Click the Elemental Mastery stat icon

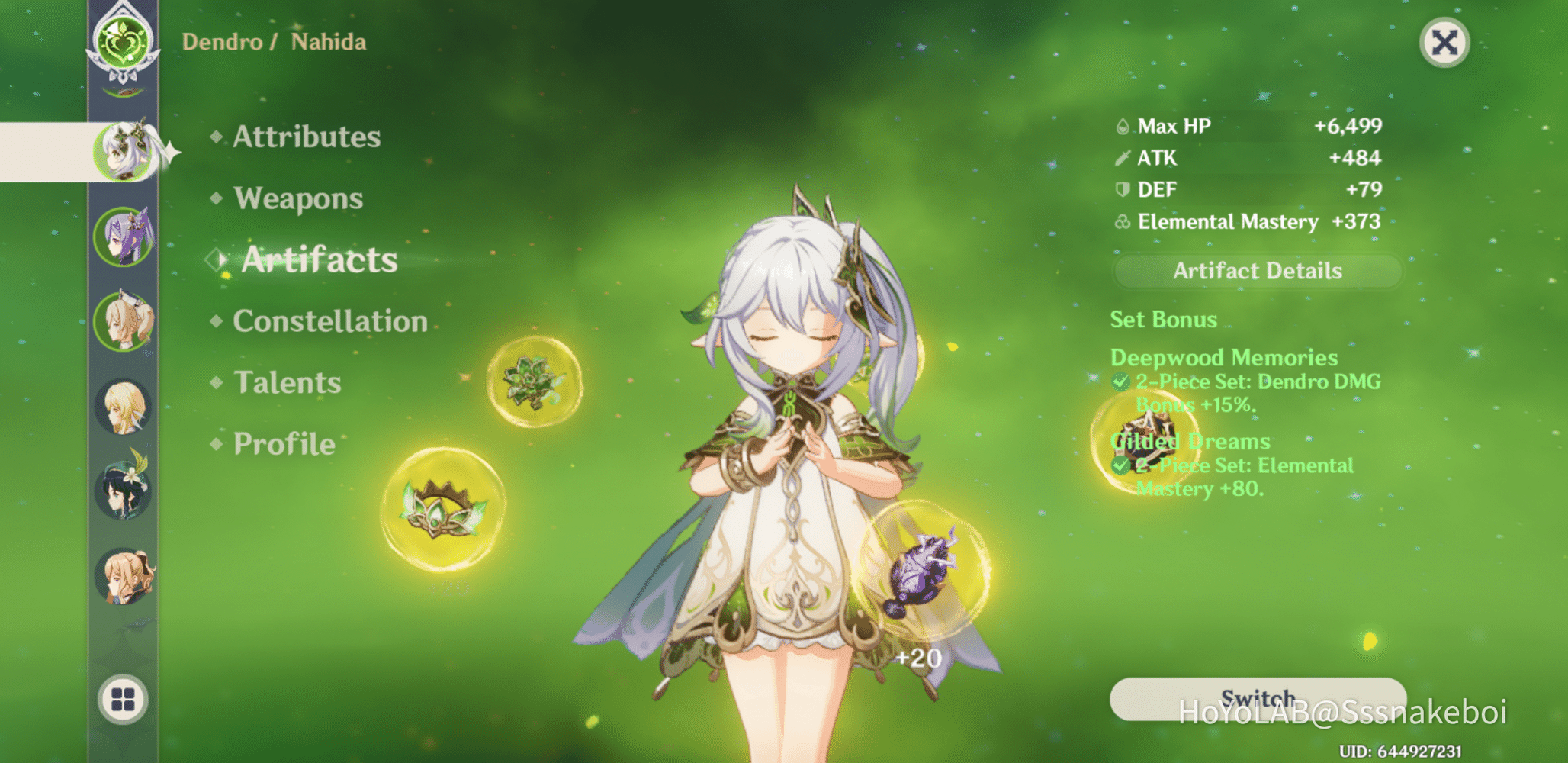[x=1120, y=222]
